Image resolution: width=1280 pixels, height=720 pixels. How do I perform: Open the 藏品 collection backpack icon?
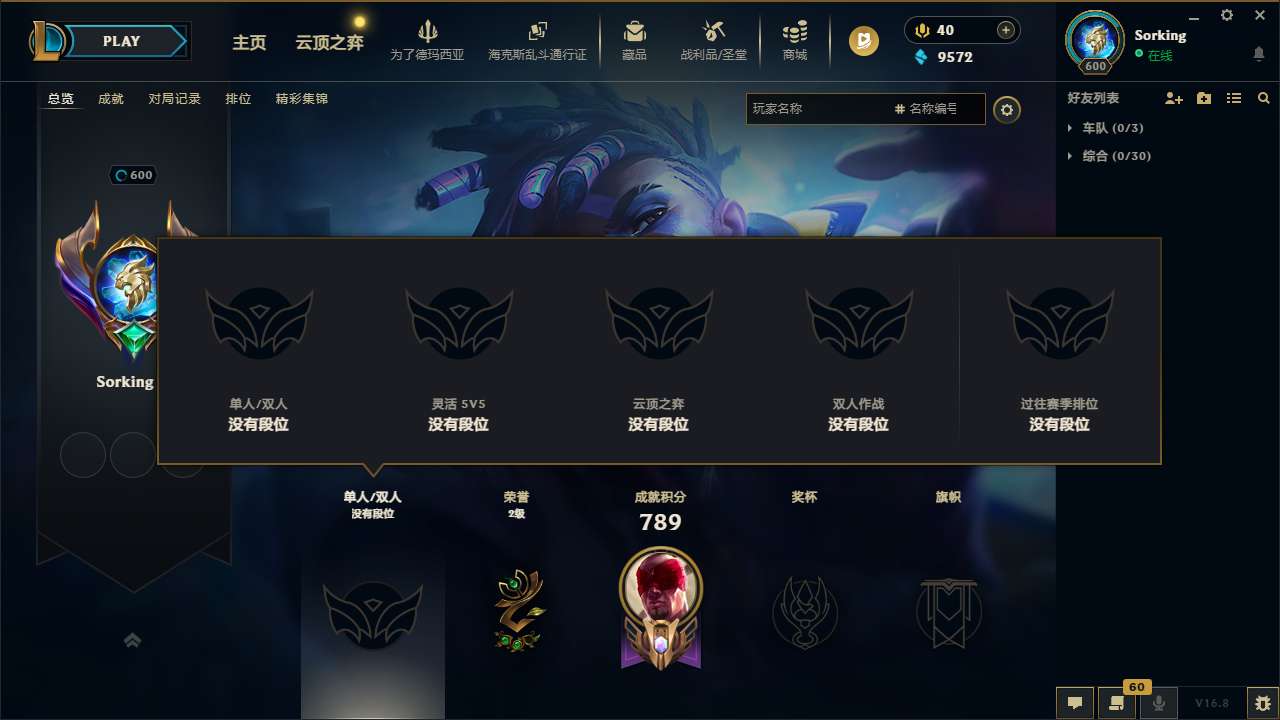pos(635,31)
